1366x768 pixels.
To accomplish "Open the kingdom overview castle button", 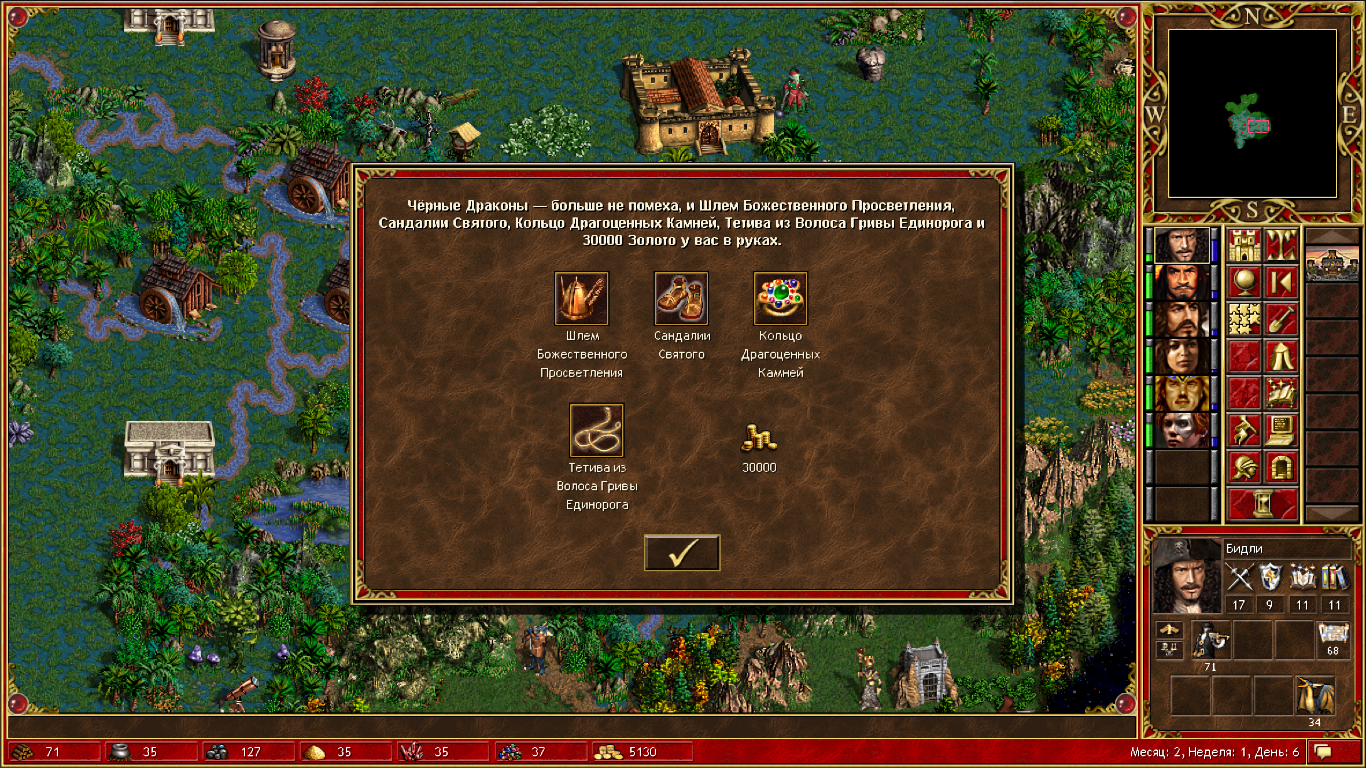I will click(1244, 245).
